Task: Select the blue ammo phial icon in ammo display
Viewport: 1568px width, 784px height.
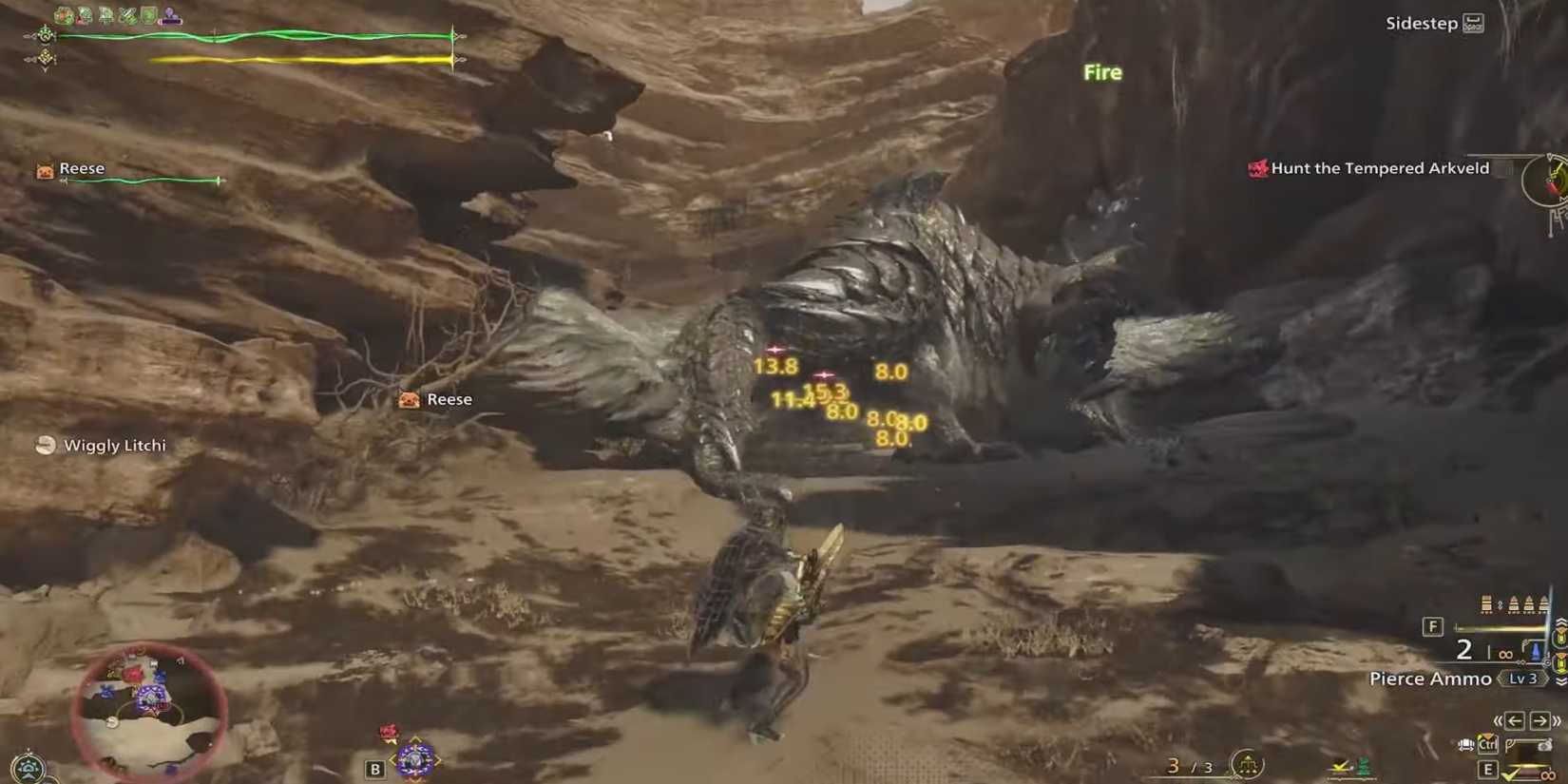Action: [x=1535, y=650]
